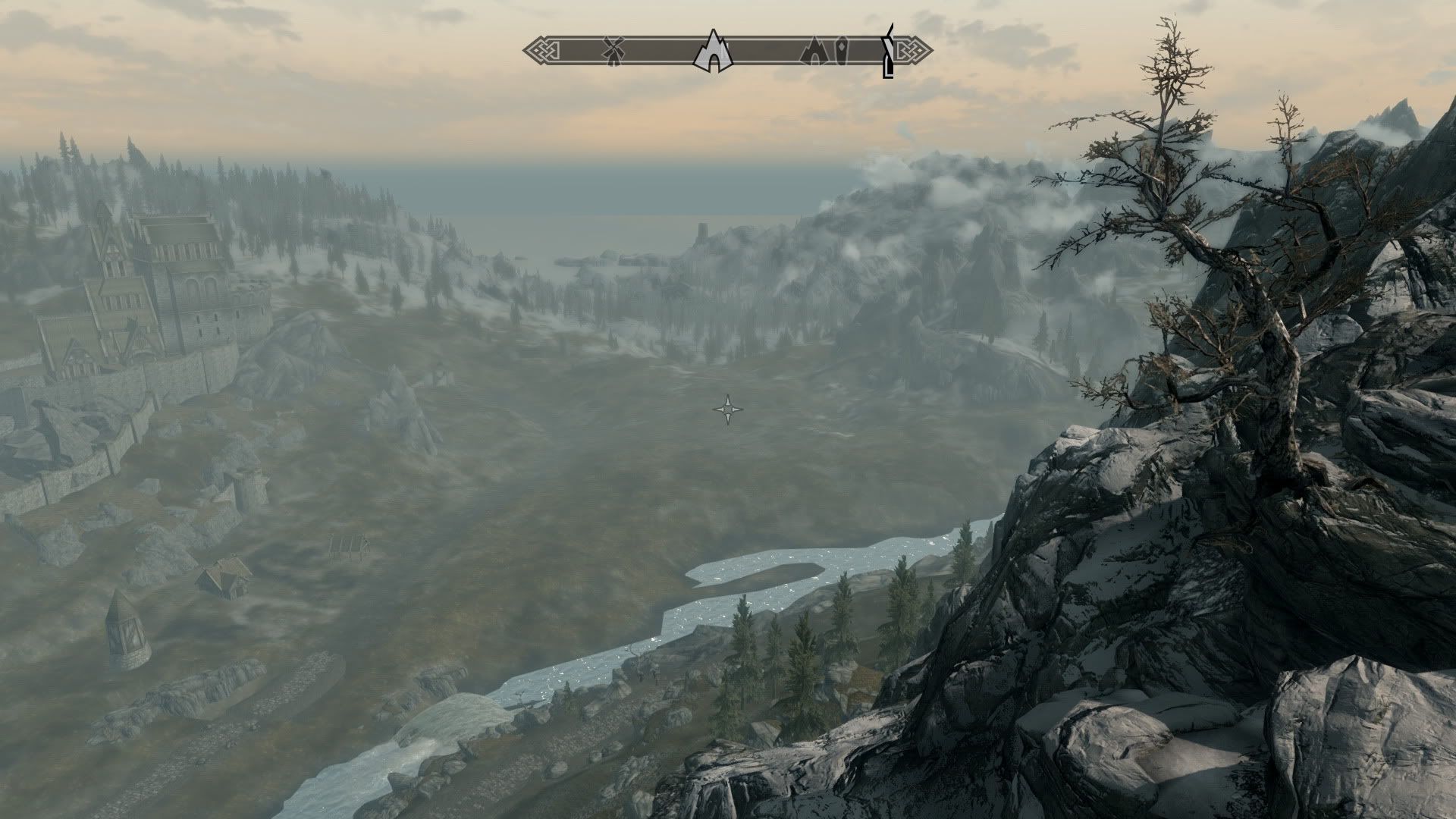Select the large bright cave marker on compass
Viewport: 1456px width, 819px height.
point(712,52)
